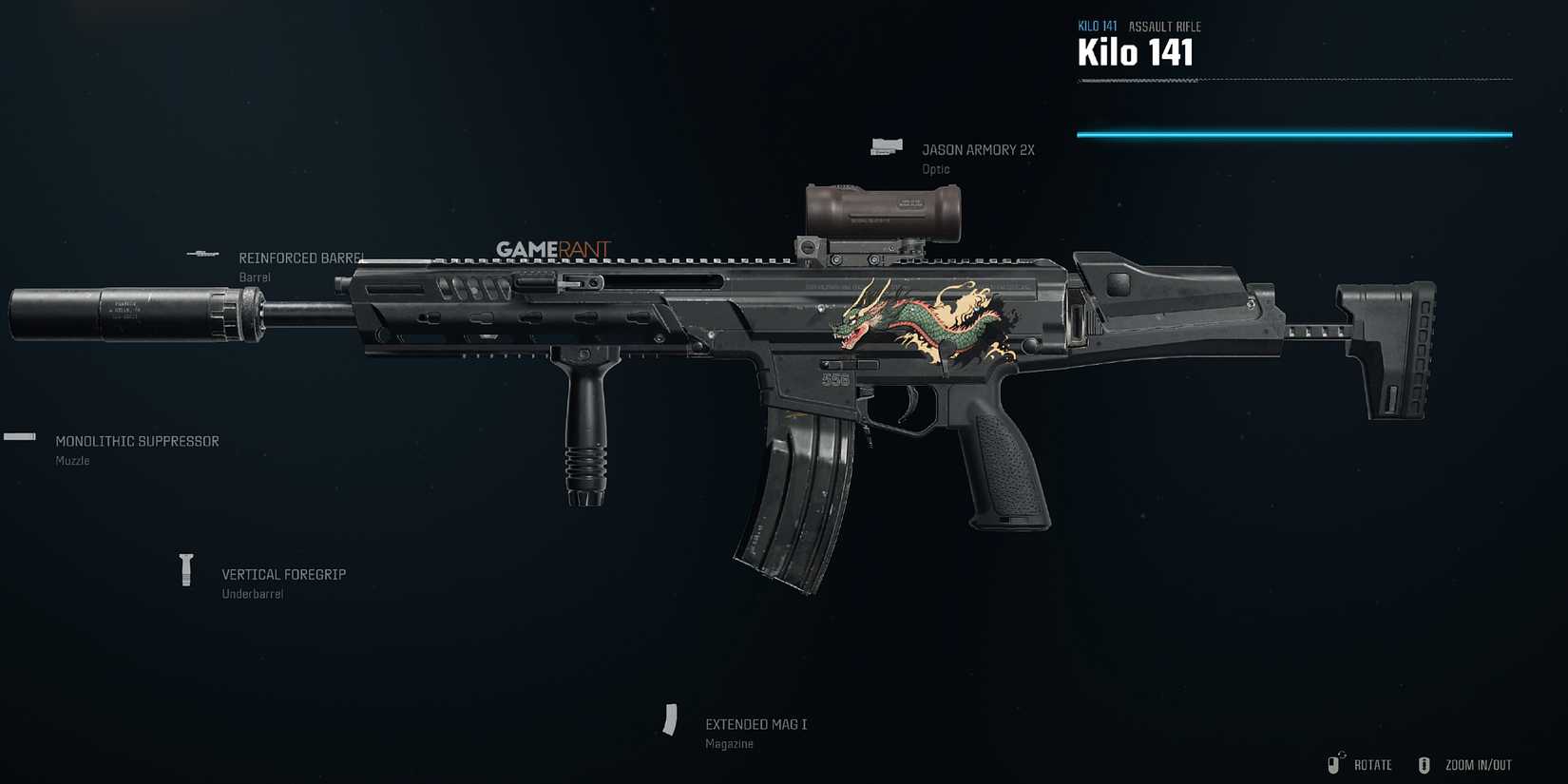
Task: Click the Zoom In/Out mouse icon
Action: click(x=1425, y=764)
